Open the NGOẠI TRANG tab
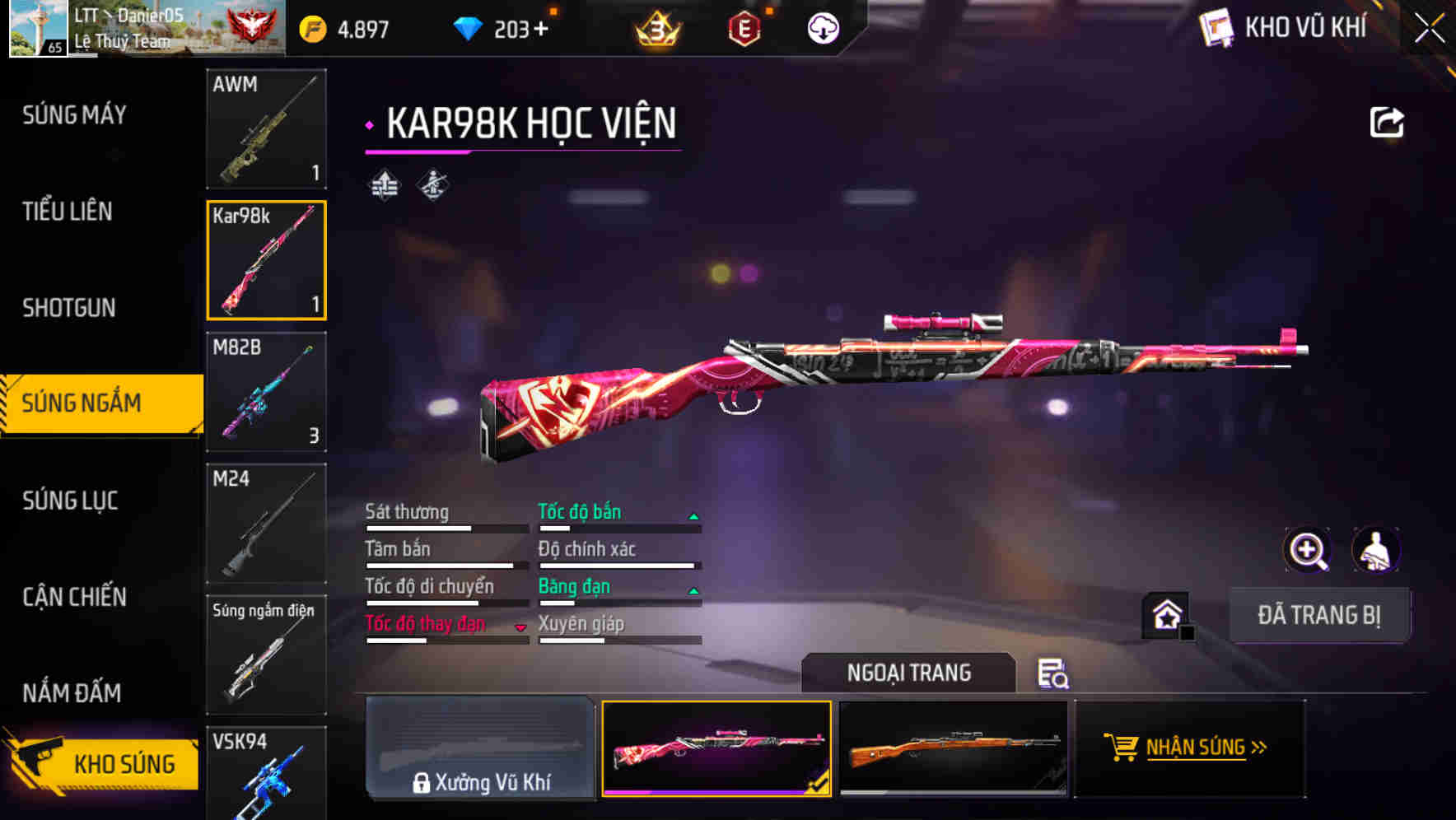This screenshot has width=1456, height=820. (909, 672)
